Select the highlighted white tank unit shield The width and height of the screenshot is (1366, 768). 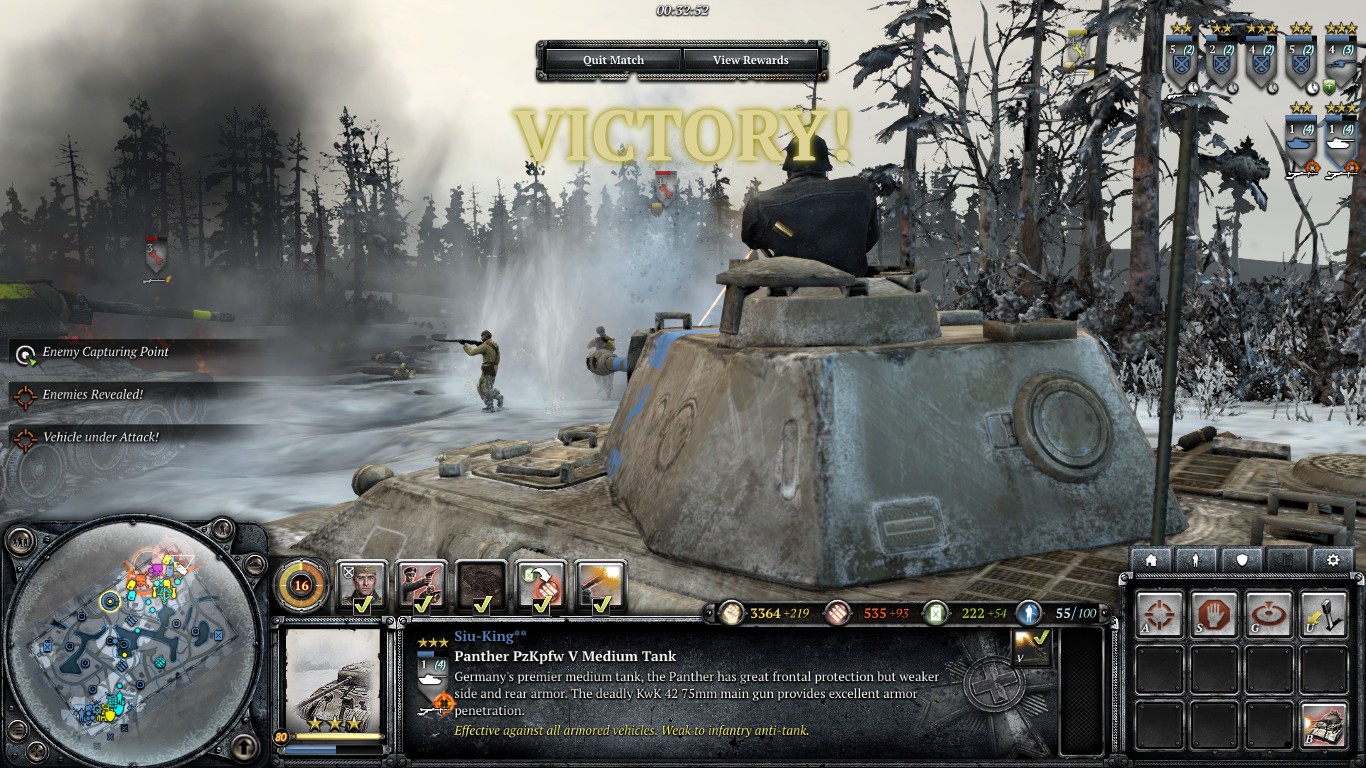click(x=1341, y=140)
